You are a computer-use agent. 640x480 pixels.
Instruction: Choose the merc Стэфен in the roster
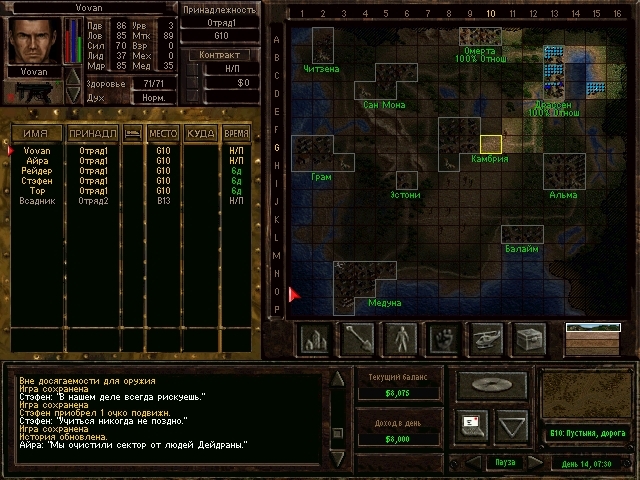36,181
